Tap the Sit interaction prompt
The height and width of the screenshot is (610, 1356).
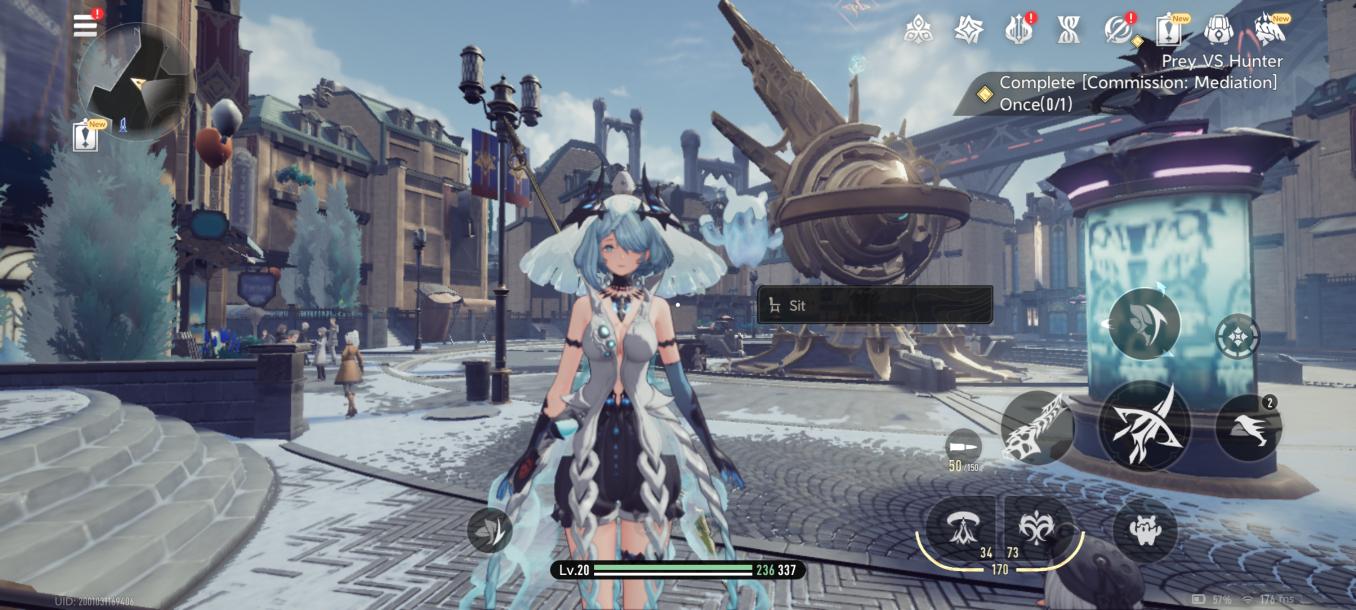875,305
